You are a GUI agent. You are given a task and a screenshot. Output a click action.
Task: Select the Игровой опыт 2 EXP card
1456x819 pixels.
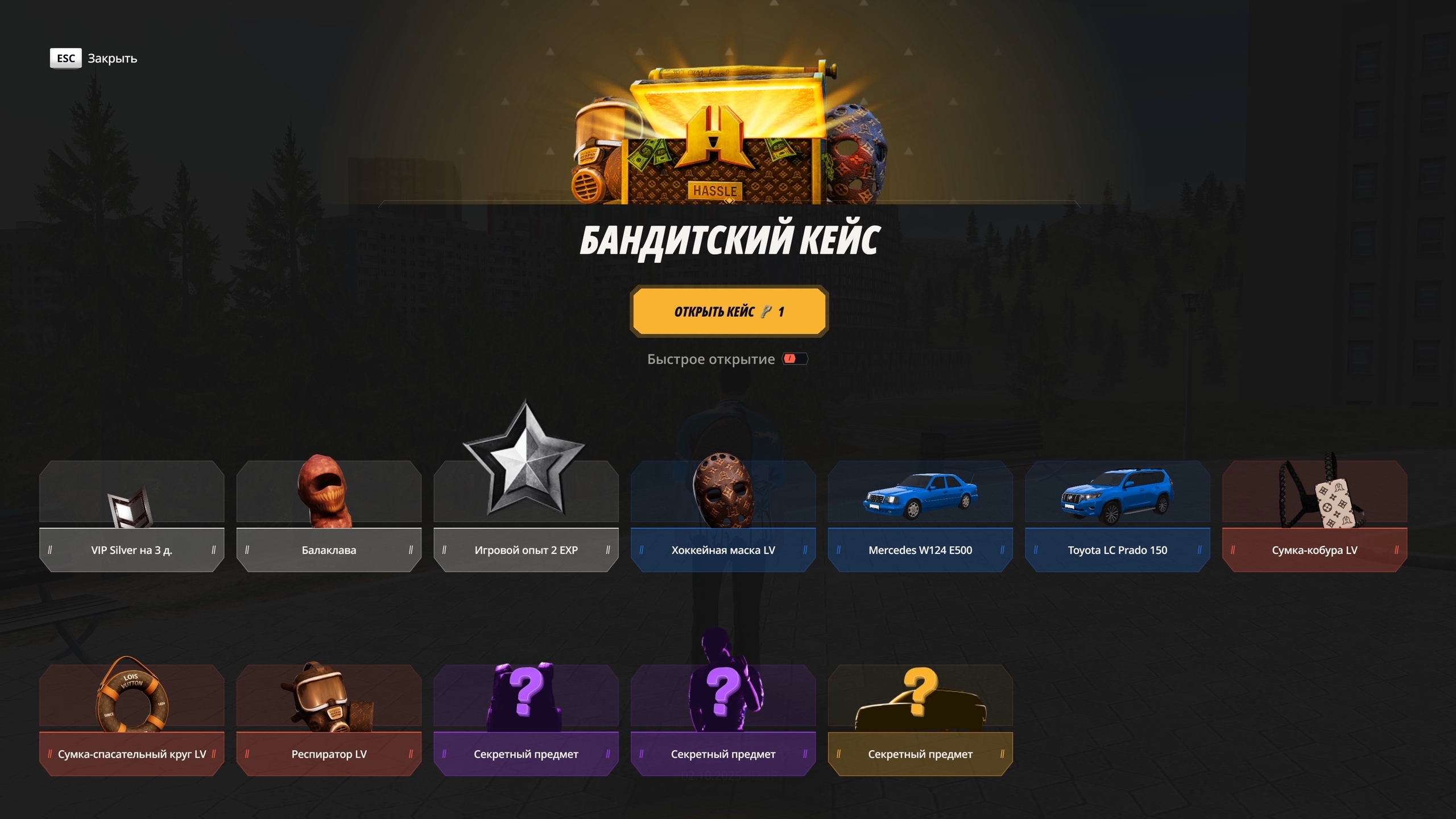[x=526, y=516]
